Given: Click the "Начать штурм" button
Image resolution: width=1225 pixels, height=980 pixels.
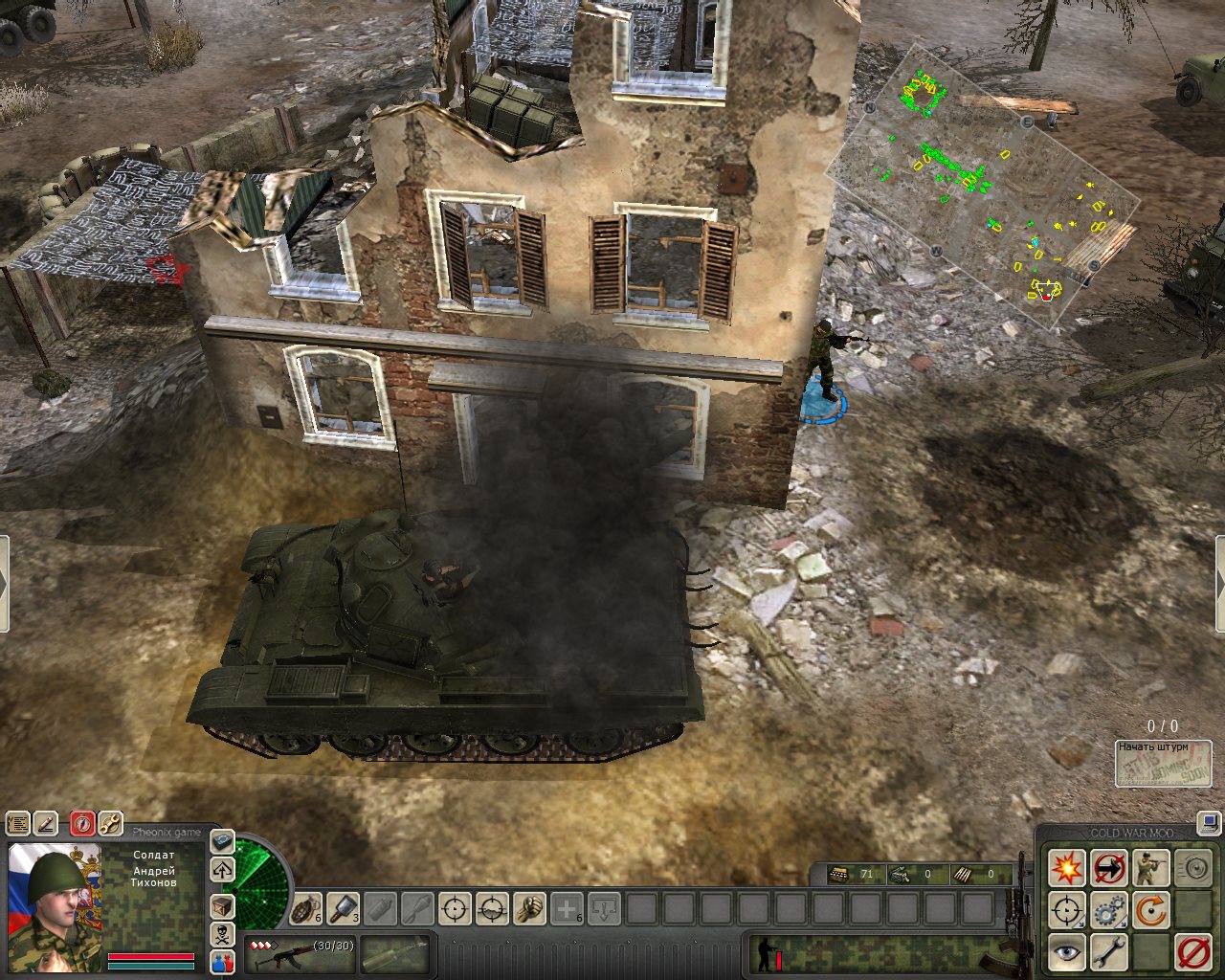Looking at the screenshot, I should [1163, 764].
